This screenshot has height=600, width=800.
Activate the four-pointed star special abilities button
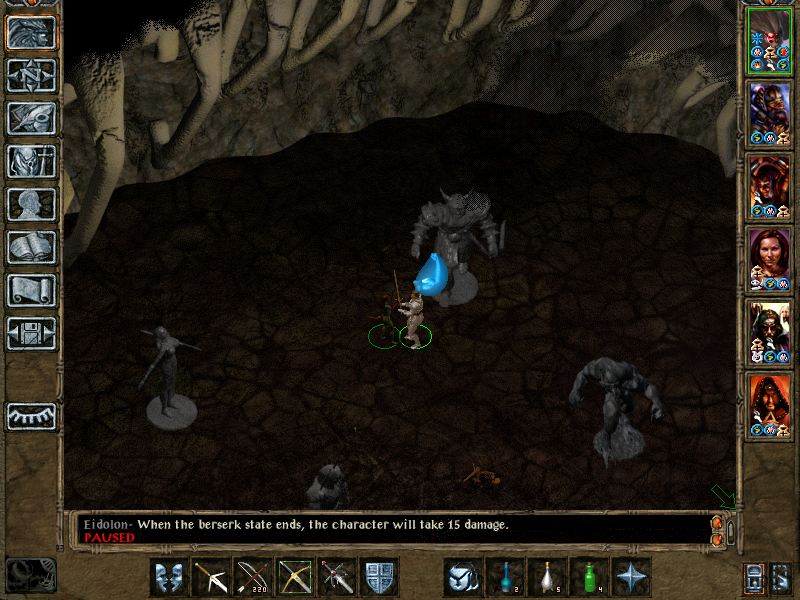(x=632, y=577)
